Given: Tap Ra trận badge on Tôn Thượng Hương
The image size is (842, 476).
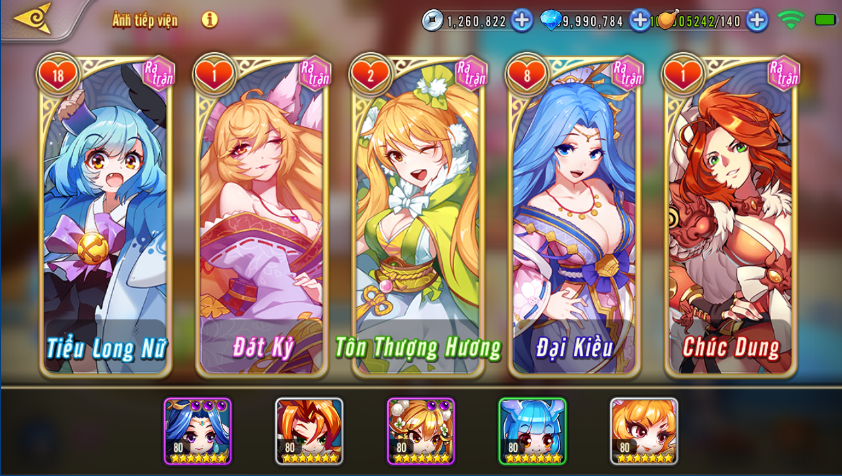Looking at the screenshot, I should (470, 73).
